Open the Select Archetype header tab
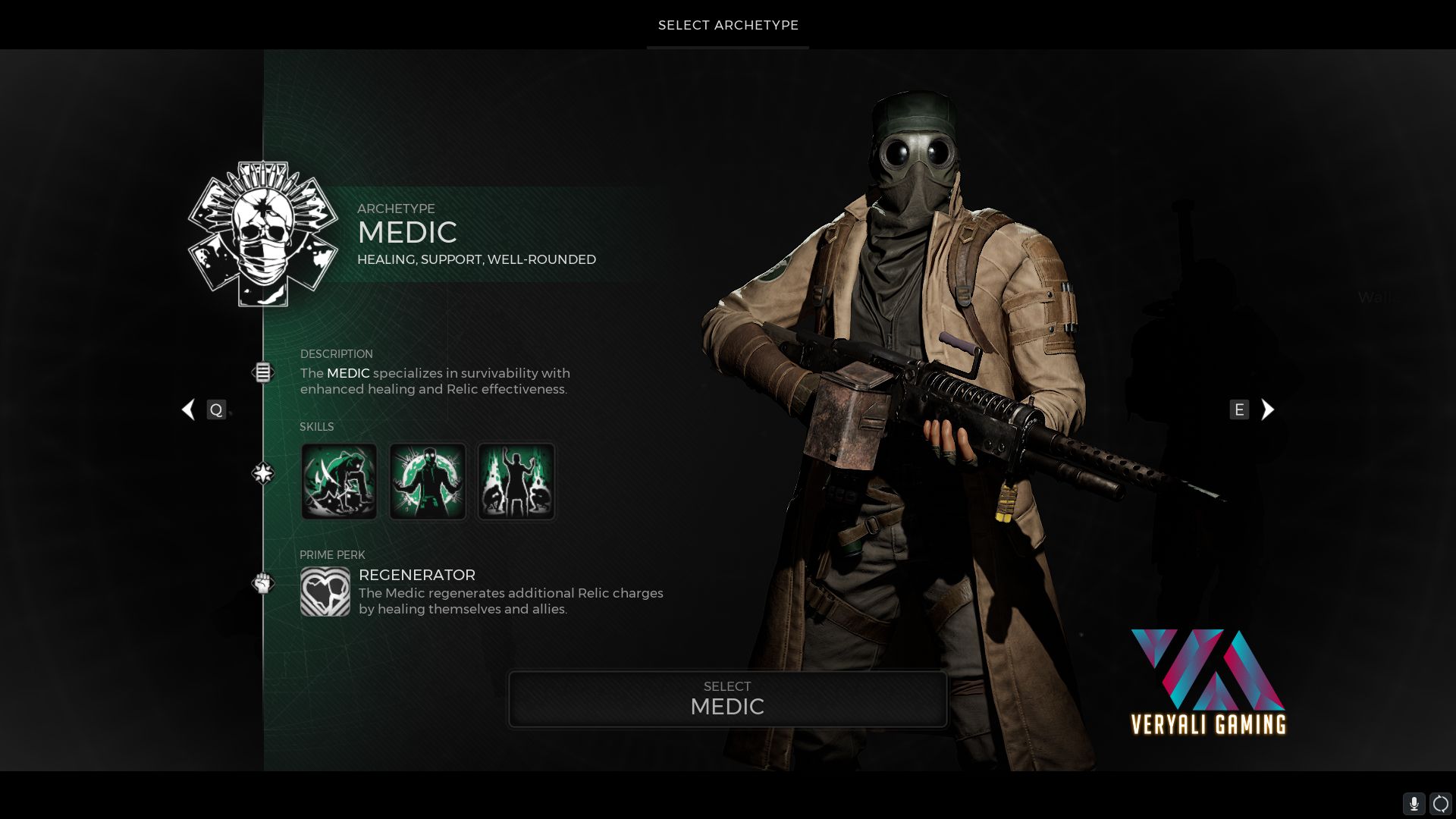 click(x=728, y=25)
